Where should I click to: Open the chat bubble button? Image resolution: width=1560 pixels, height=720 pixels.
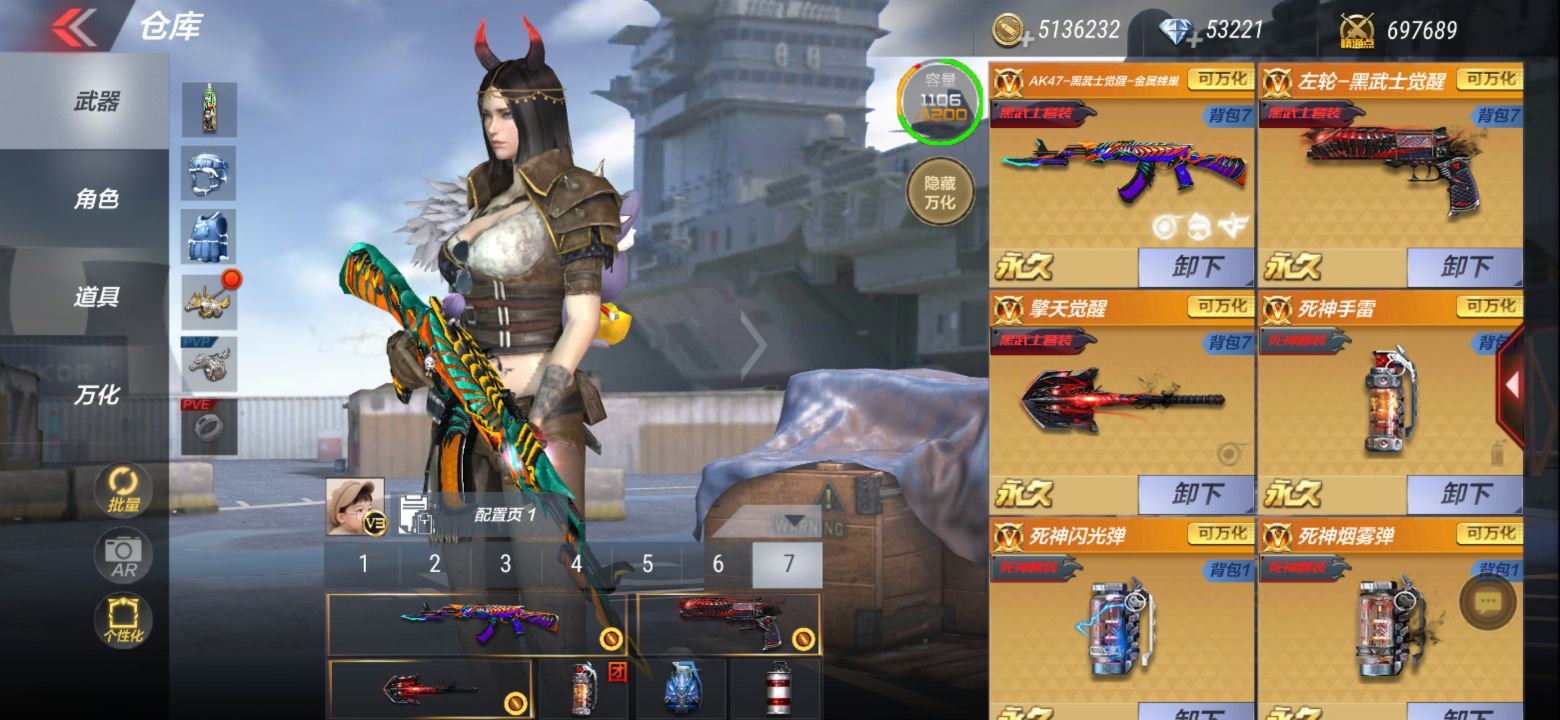(1487, 601)
